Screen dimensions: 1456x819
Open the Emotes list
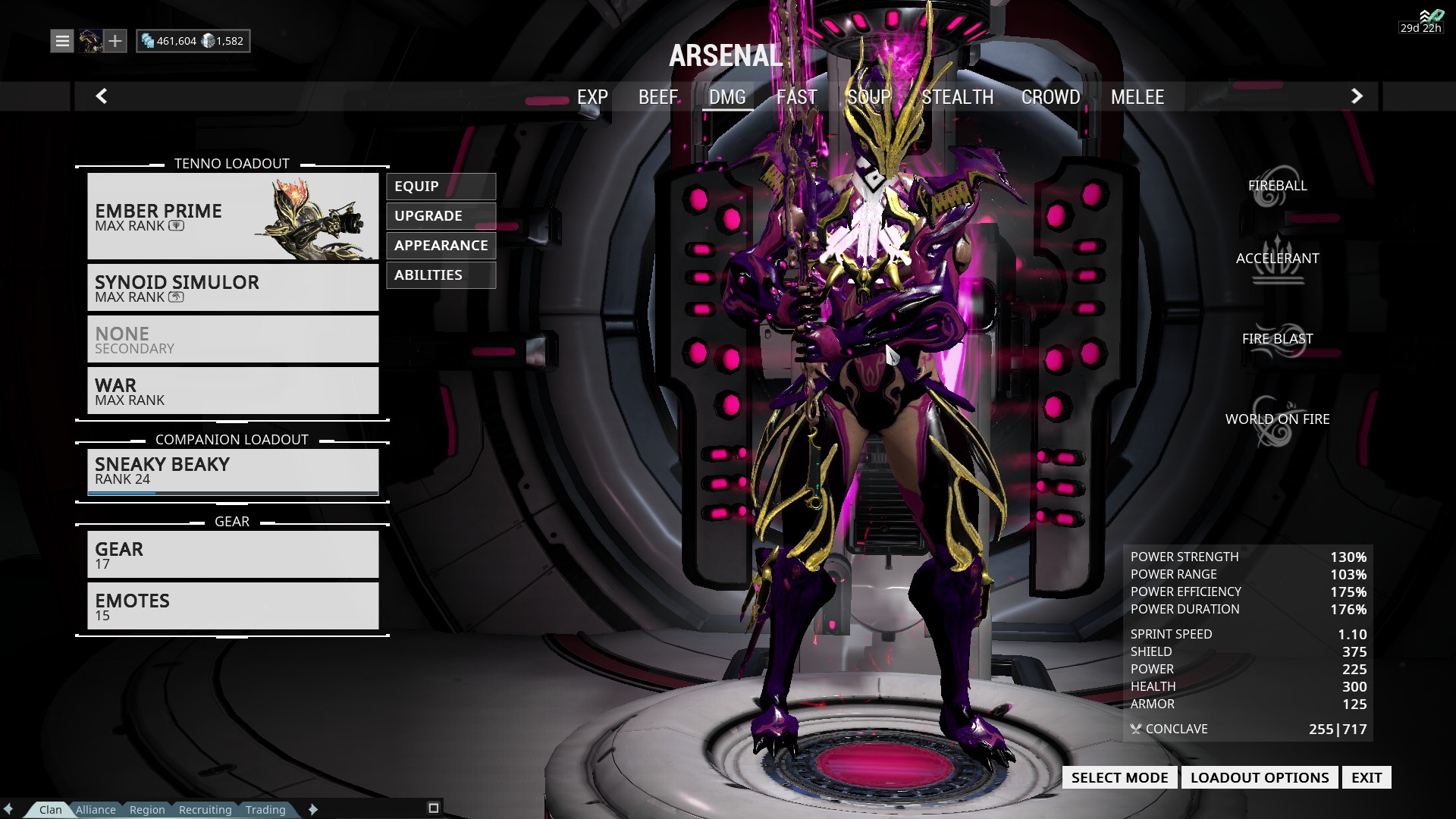coord(232,606)
